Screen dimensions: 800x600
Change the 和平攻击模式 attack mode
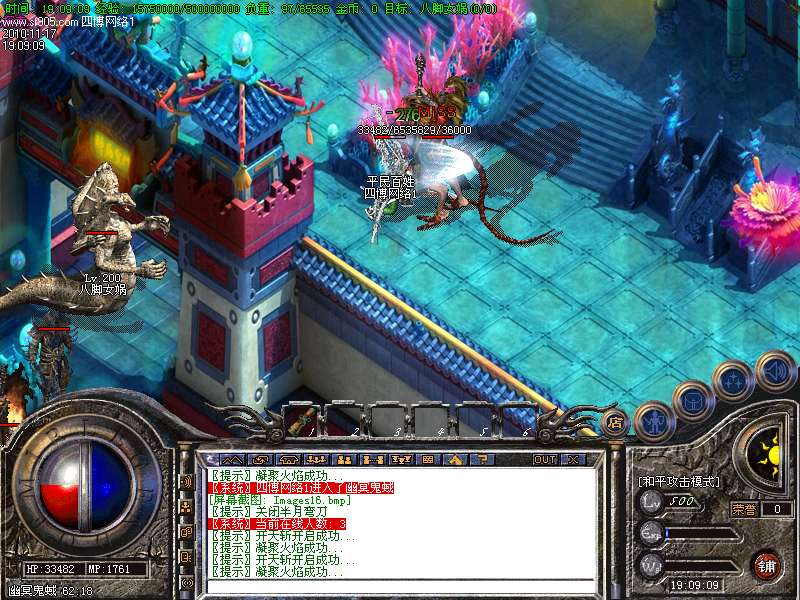click(678, 482)
